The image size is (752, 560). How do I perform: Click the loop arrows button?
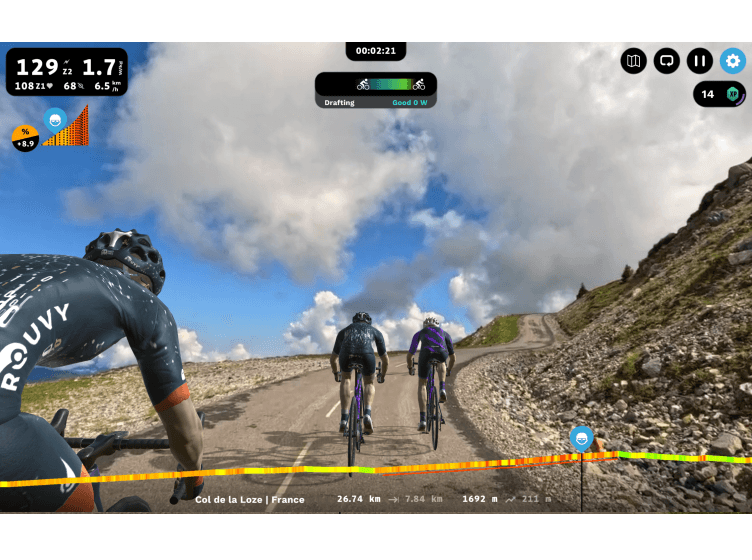click(666, 61)
